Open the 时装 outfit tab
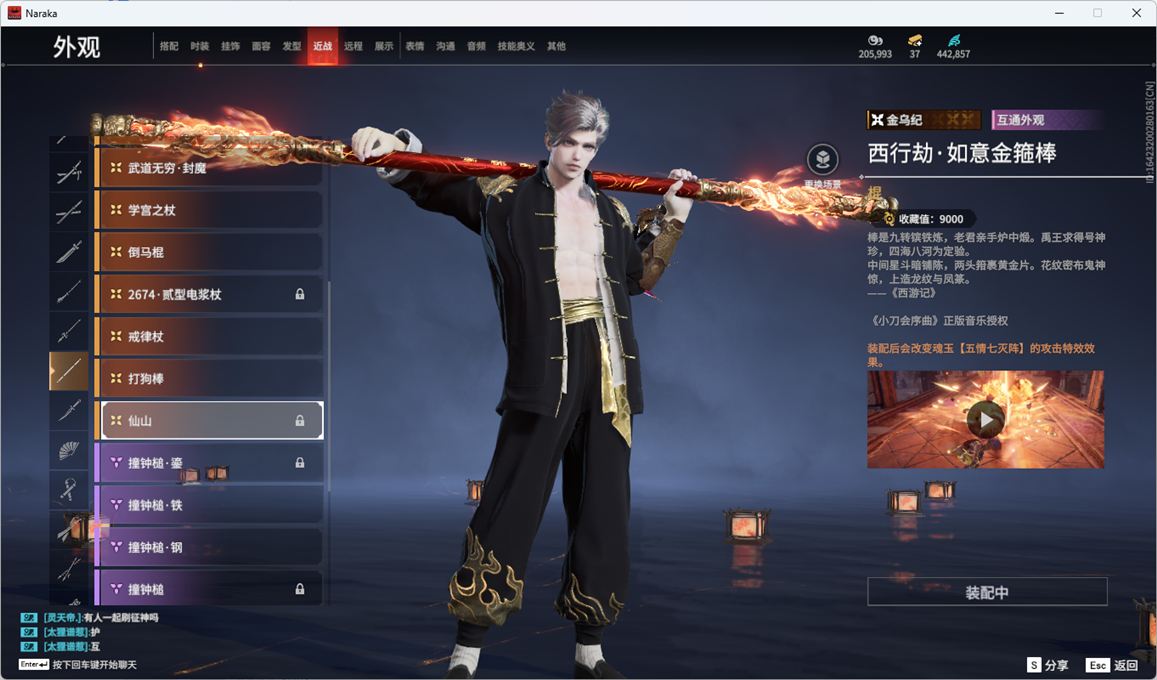Image resolution: width=1157 pixels, height=680 pixels. 200,46
